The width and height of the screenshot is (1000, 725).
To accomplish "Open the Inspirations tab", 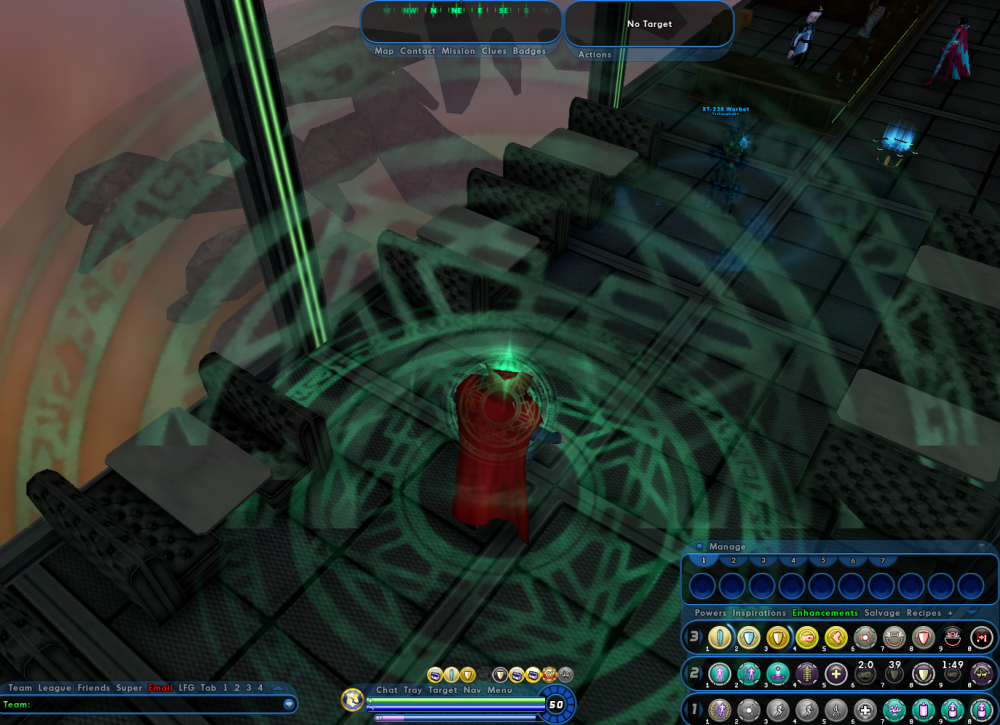I will (x=759, y=613).
